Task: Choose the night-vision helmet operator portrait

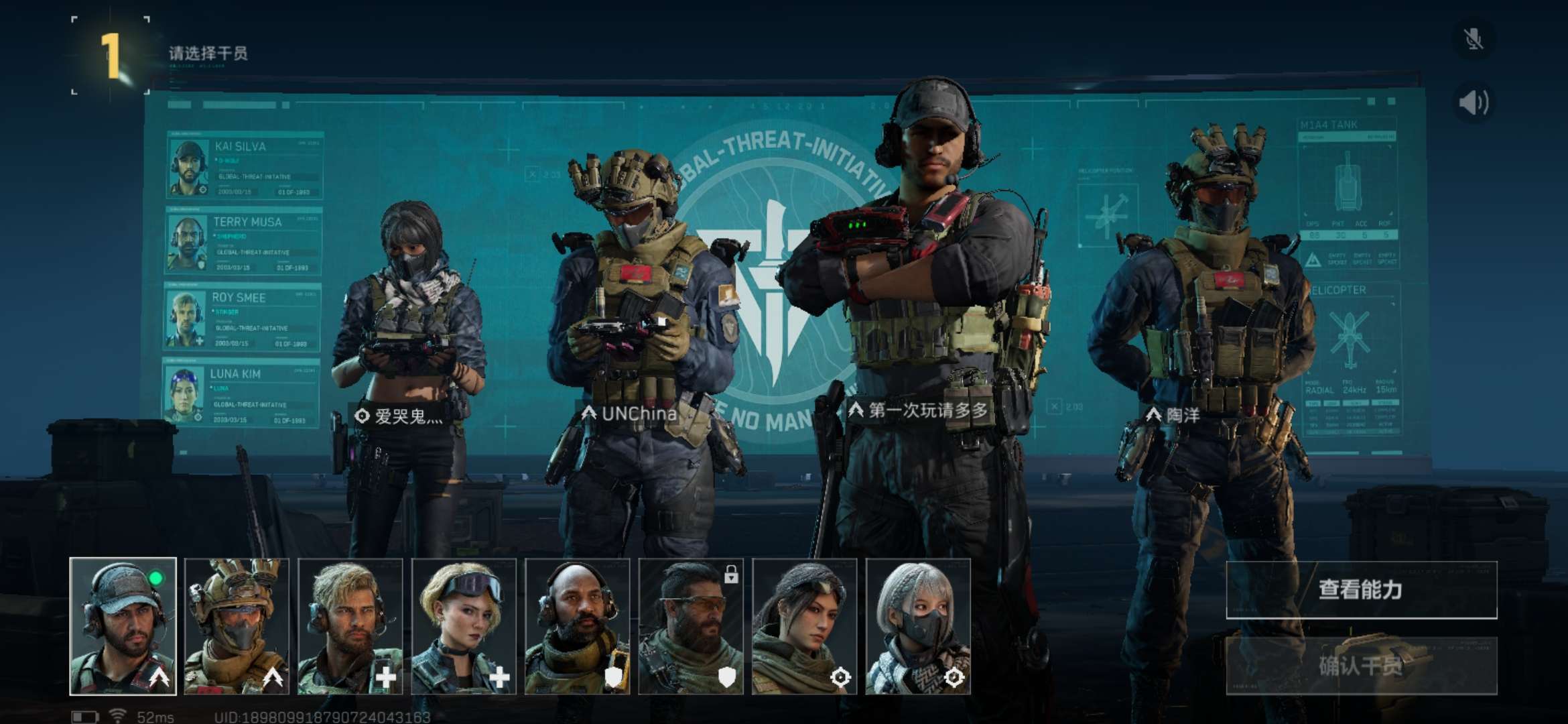Action: click(237, 626)
